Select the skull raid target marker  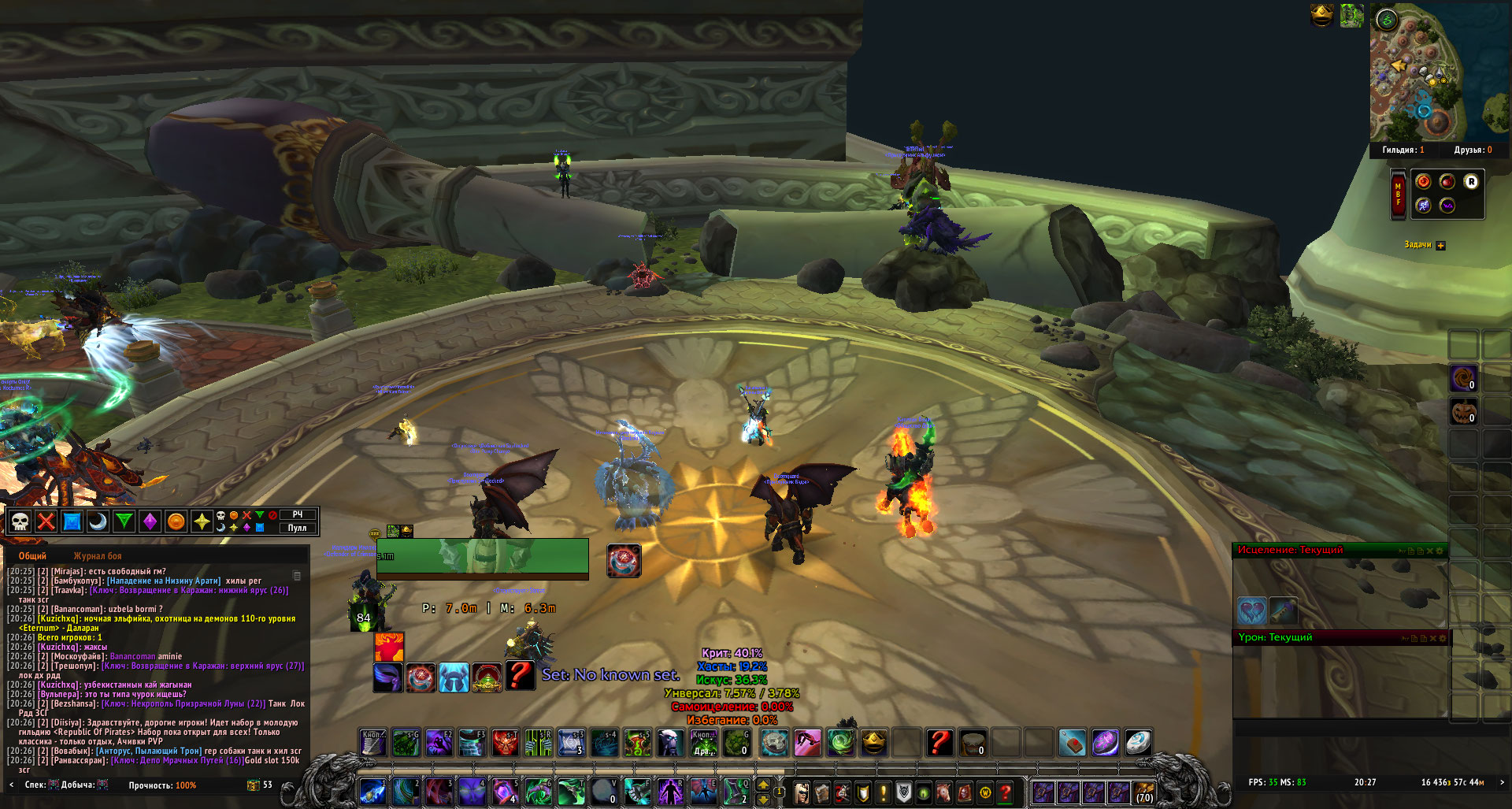point(20,521)
